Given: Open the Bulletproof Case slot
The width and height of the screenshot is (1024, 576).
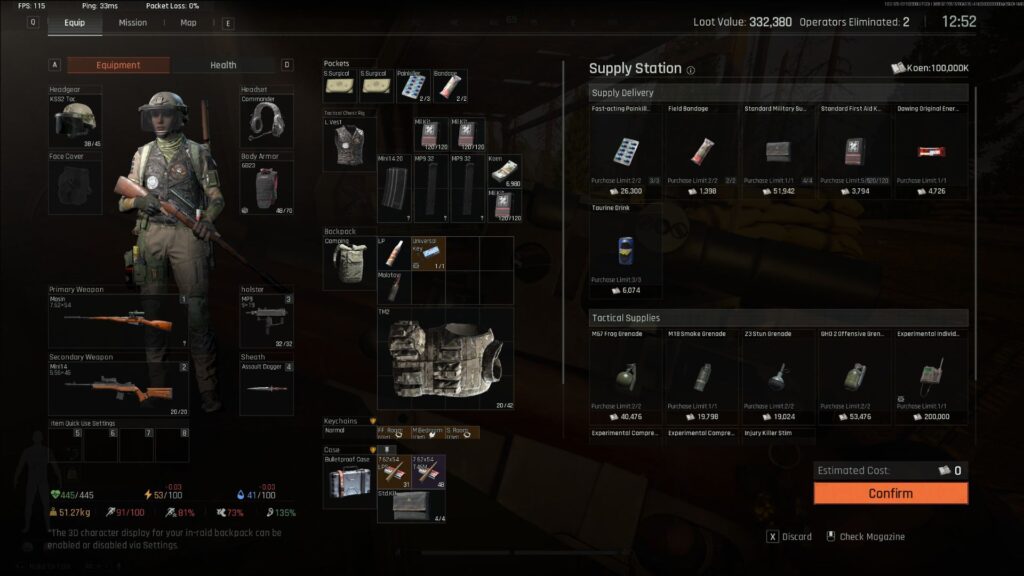Looking at the screenshot, I should (349, 481).
